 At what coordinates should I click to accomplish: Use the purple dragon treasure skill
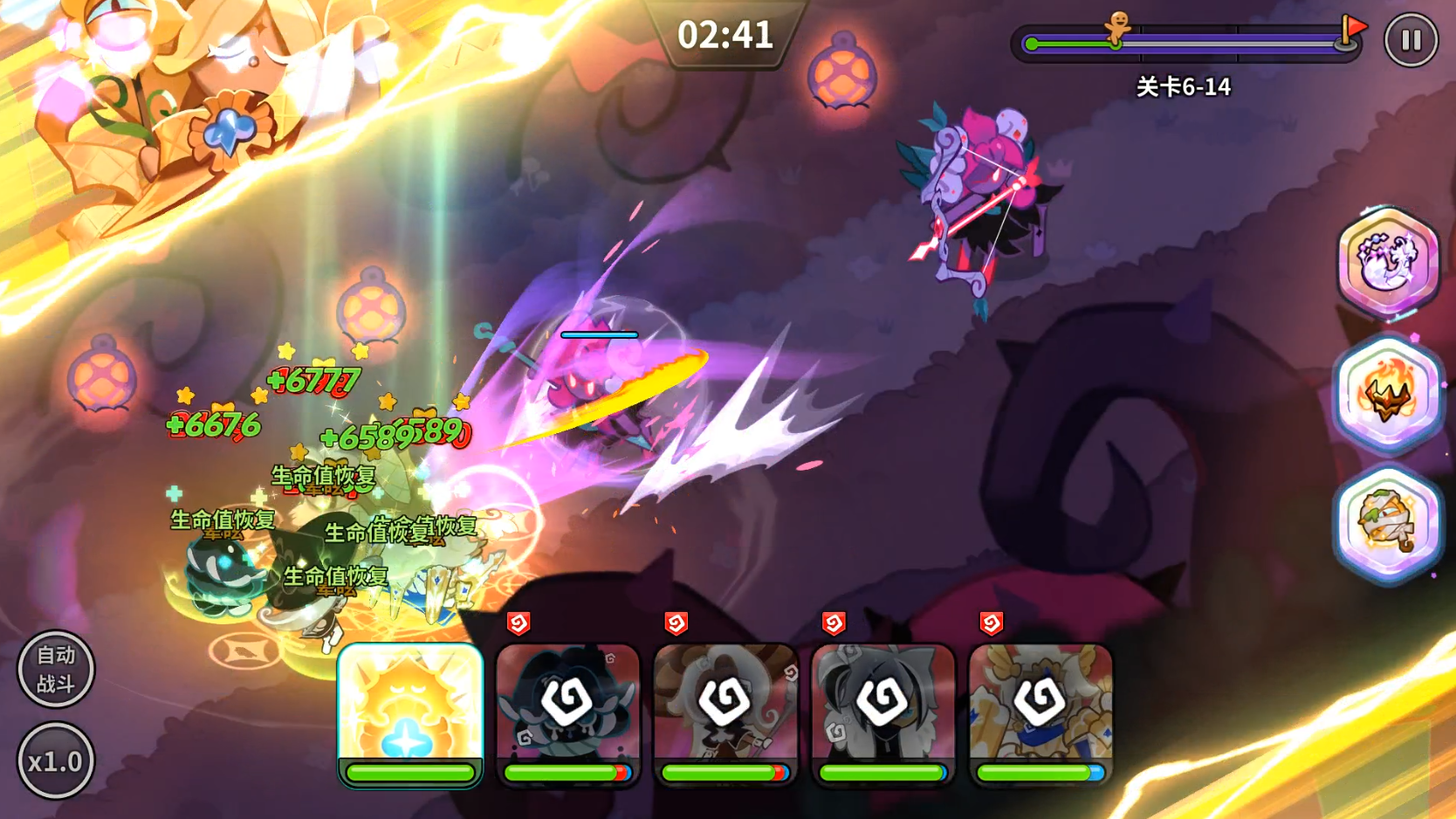point(1388,261)
